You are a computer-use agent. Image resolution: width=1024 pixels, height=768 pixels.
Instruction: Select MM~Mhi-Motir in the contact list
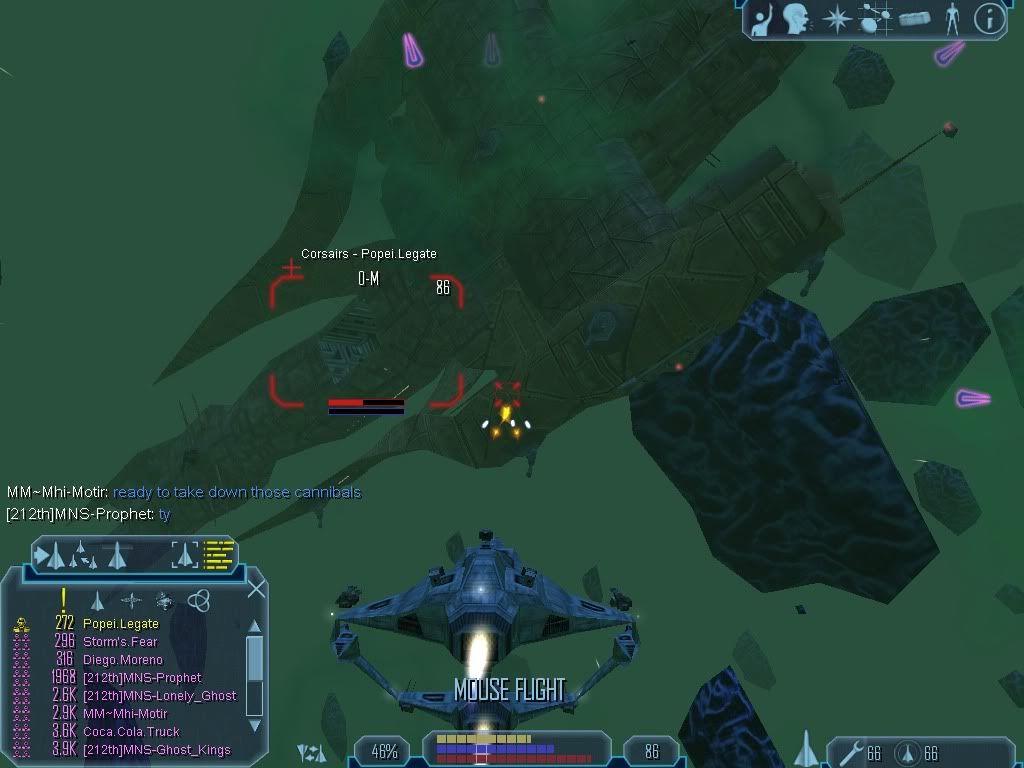click(x=125, y=714)
